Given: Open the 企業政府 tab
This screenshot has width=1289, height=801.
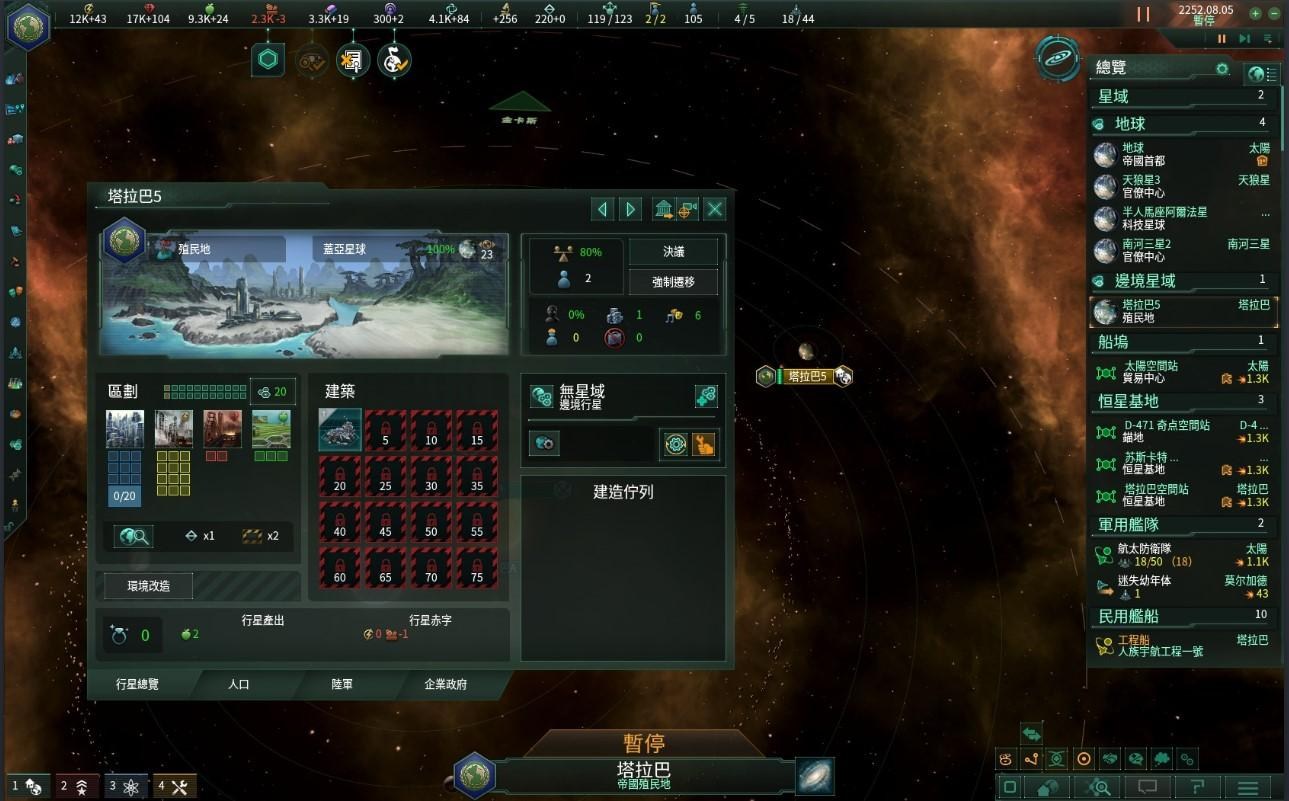Looking at the screenshot, I should [x=446, y=684].
